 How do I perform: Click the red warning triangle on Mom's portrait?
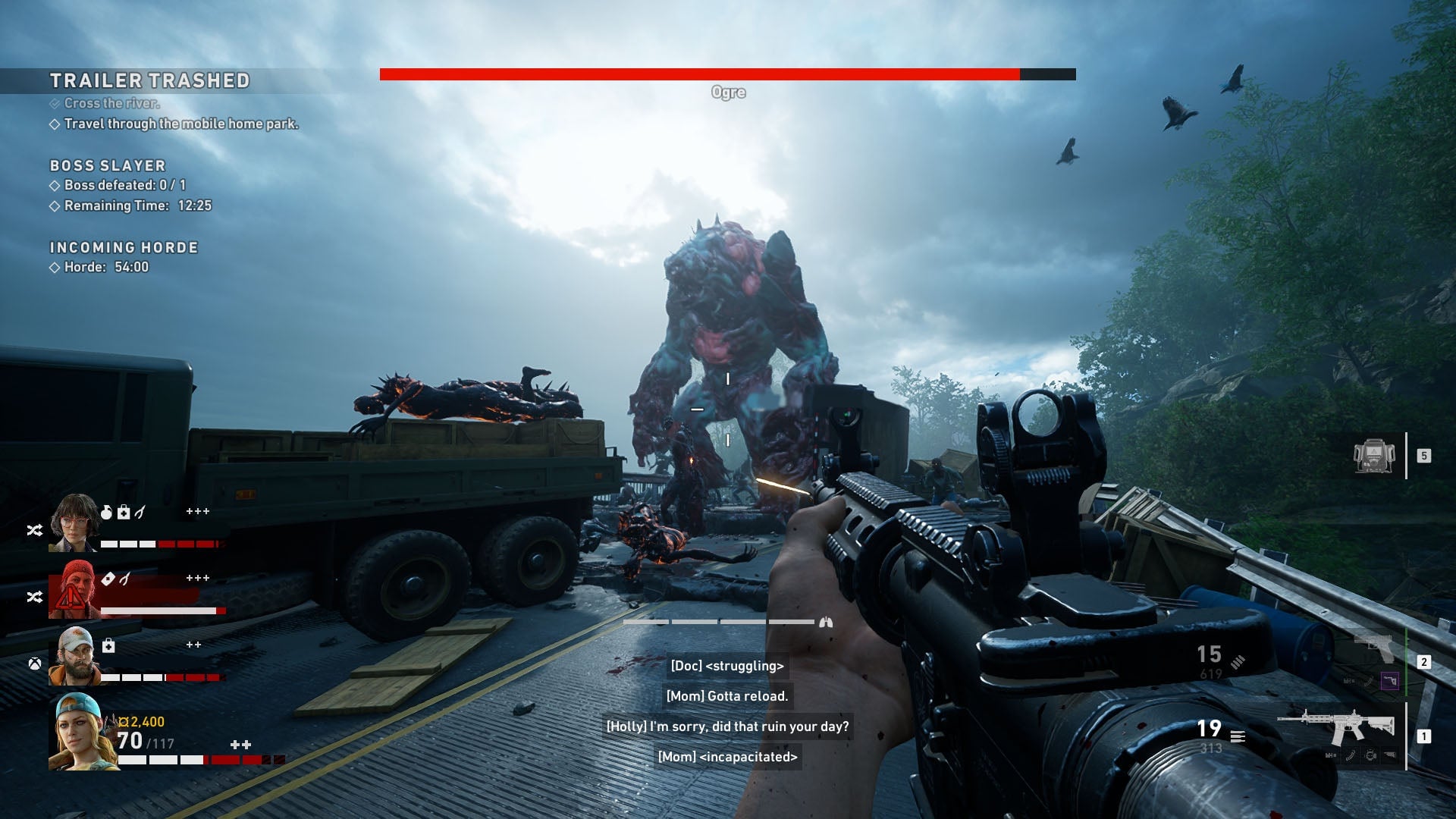tap(71, 596)
